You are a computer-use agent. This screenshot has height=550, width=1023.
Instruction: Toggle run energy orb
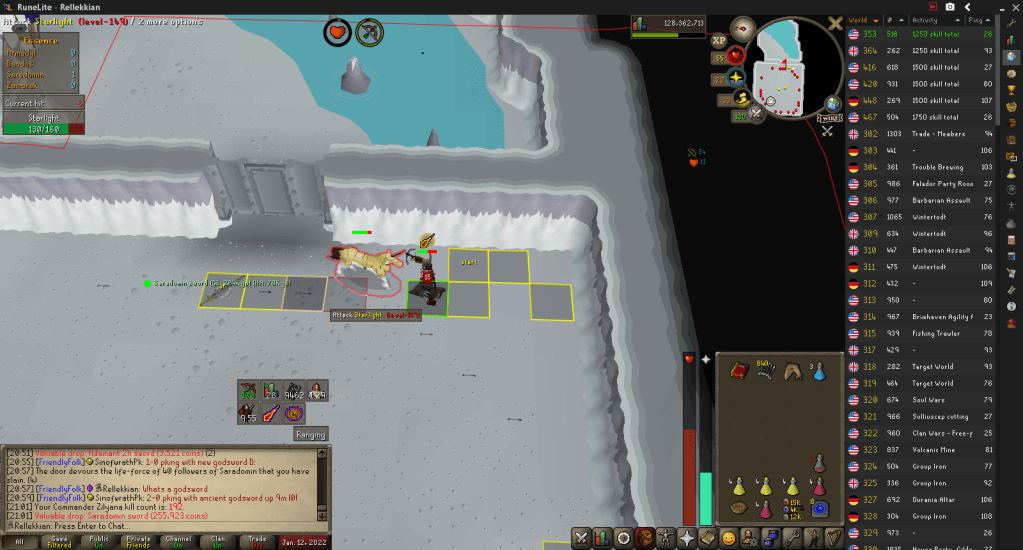pos(742,98)
